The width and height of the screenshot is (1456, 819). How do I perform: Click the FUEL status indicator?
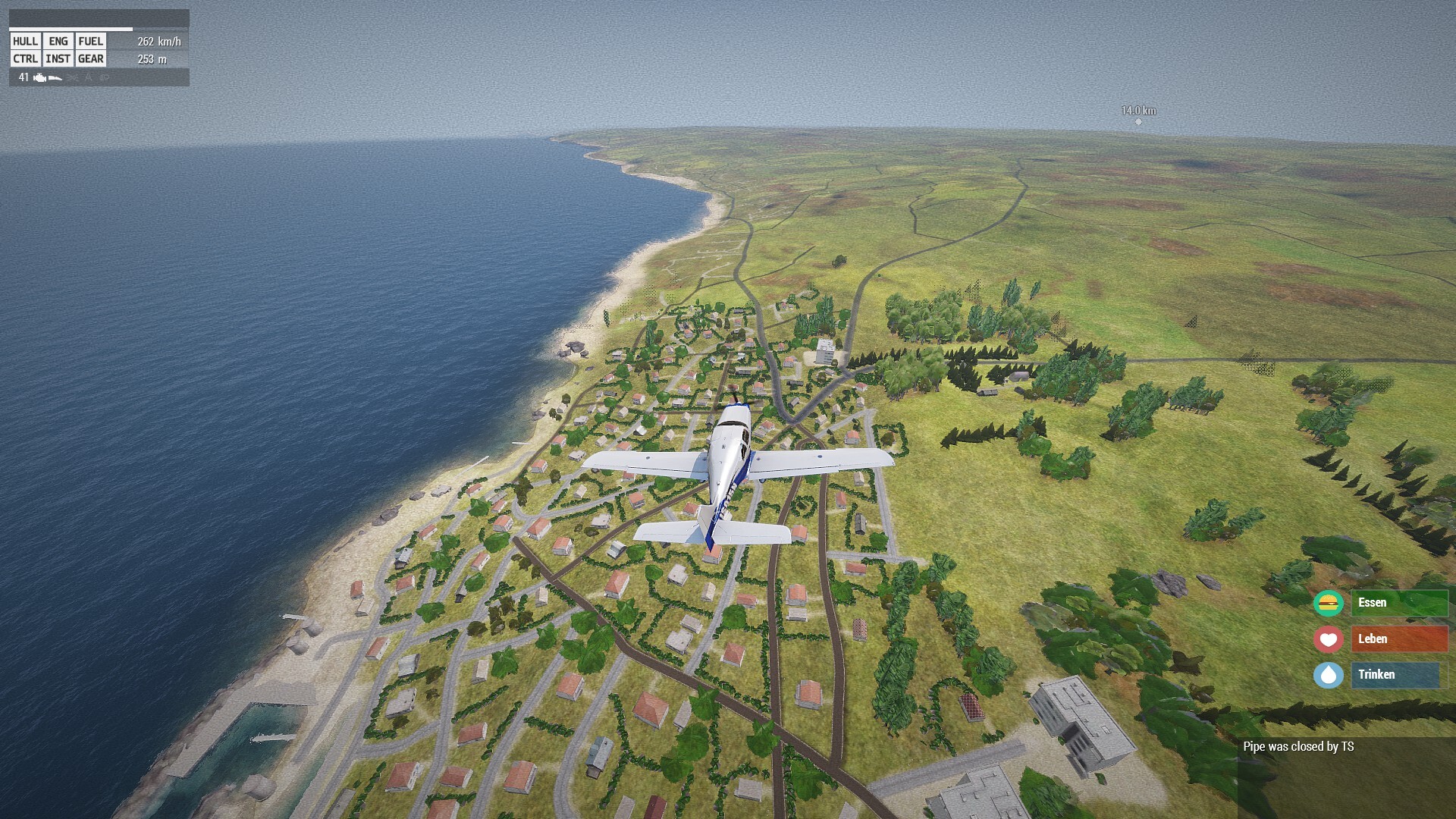(90, 42)
